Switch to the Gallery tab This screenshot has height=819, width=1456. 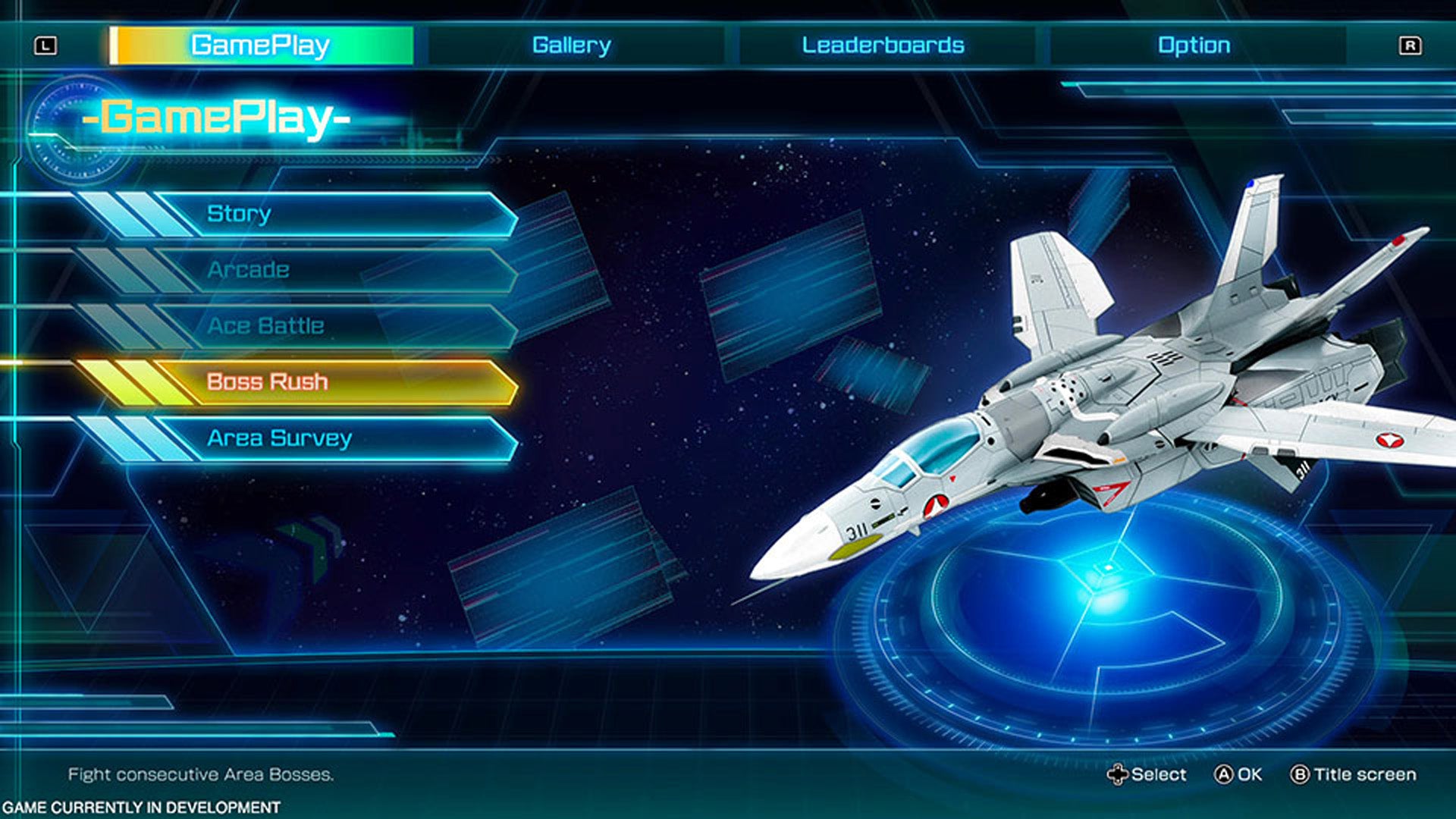point(570,45)
